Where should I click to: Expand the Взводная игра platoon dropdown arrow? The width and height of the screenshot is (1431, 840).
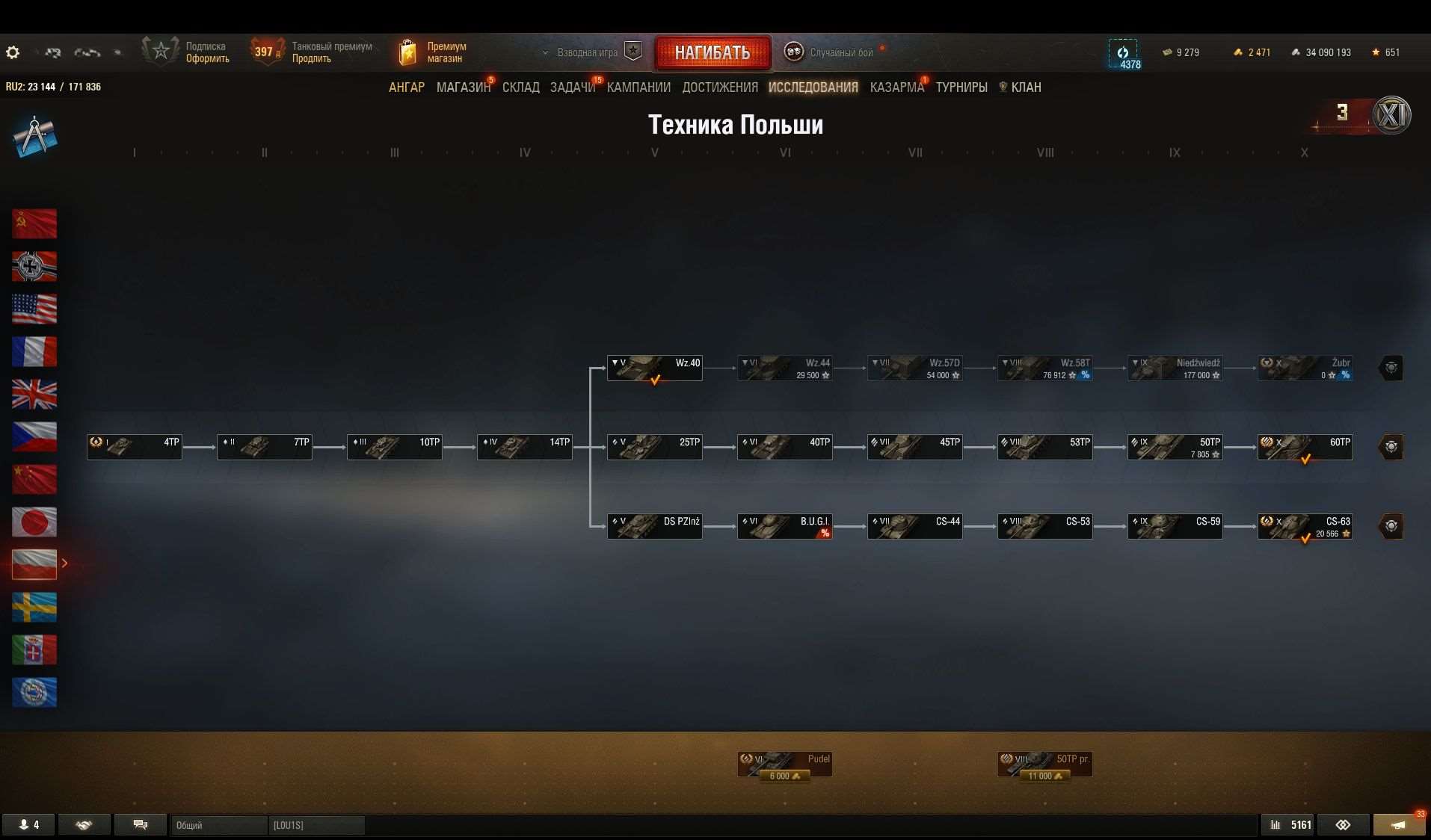[545, 53]
